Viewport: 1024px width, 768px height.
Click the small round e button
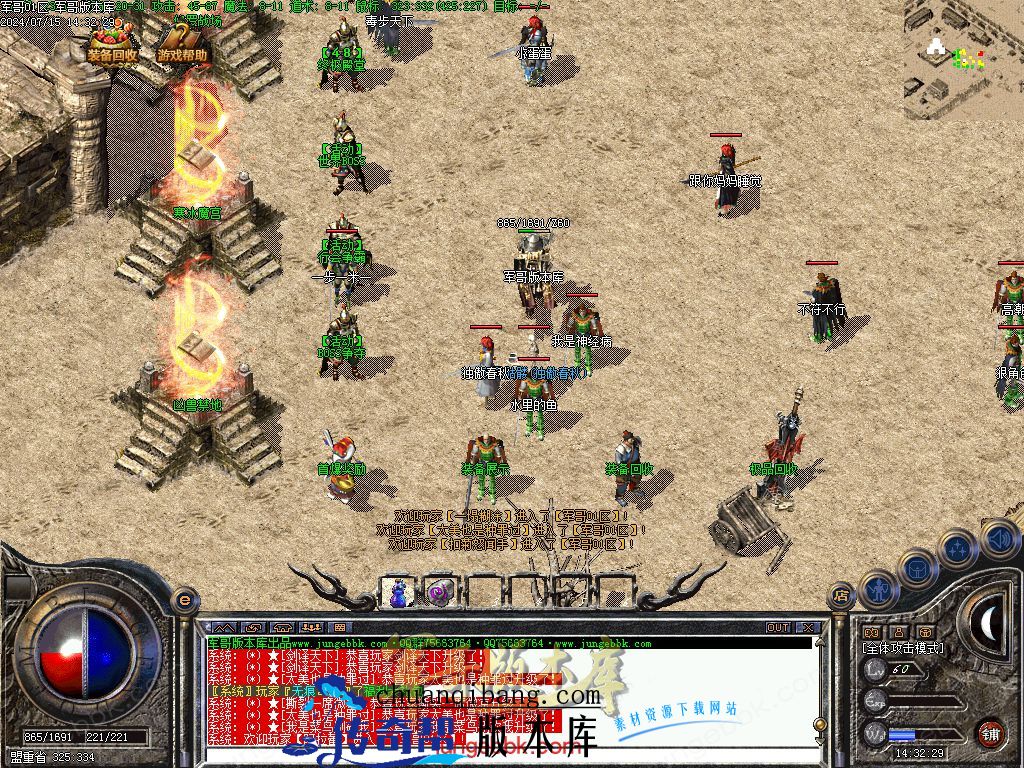pyautogui.click(x=184, y=600)
